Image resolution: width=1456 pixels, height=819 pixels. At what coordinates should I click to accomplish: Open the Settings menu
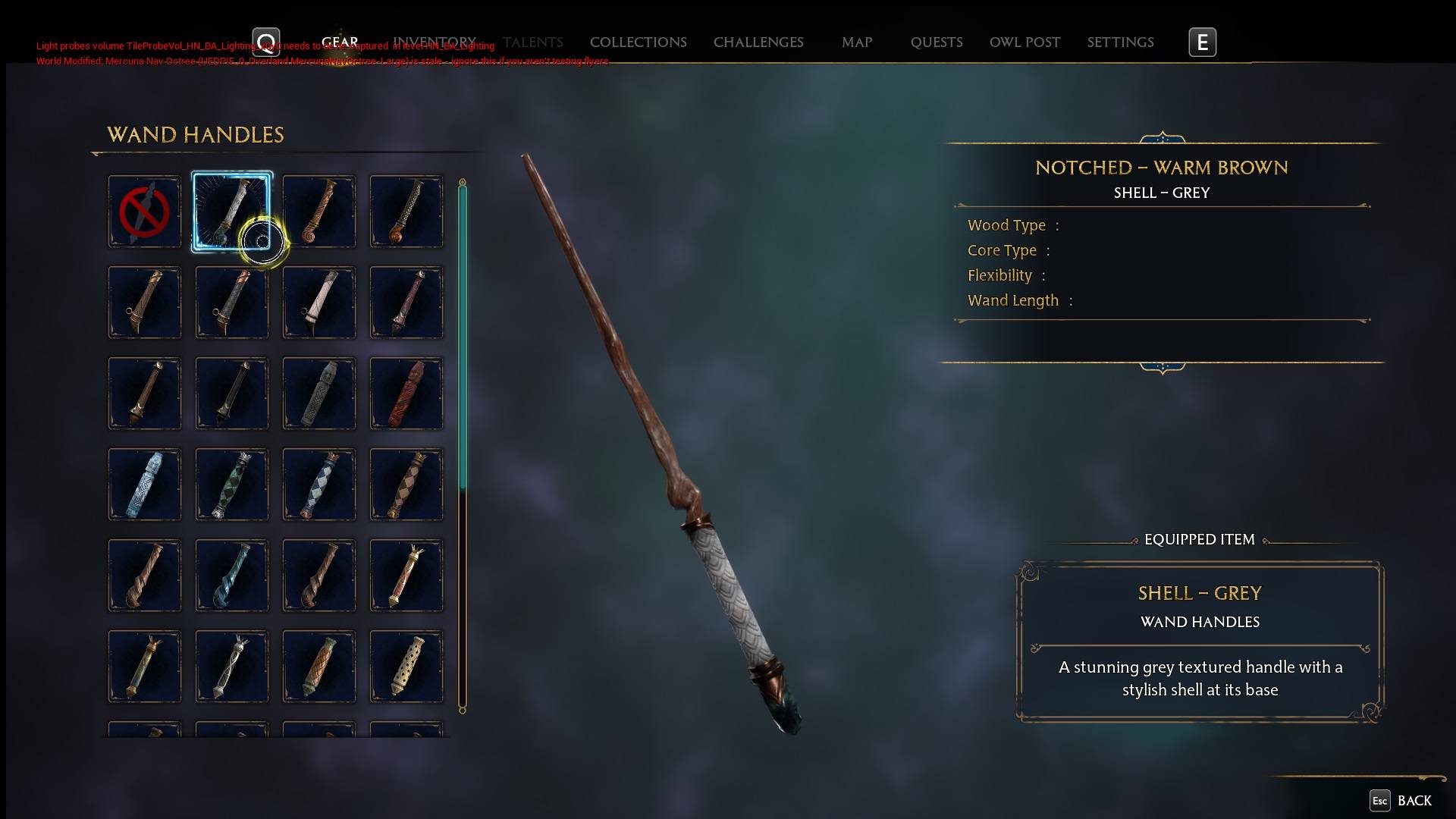pos(1120,42)
